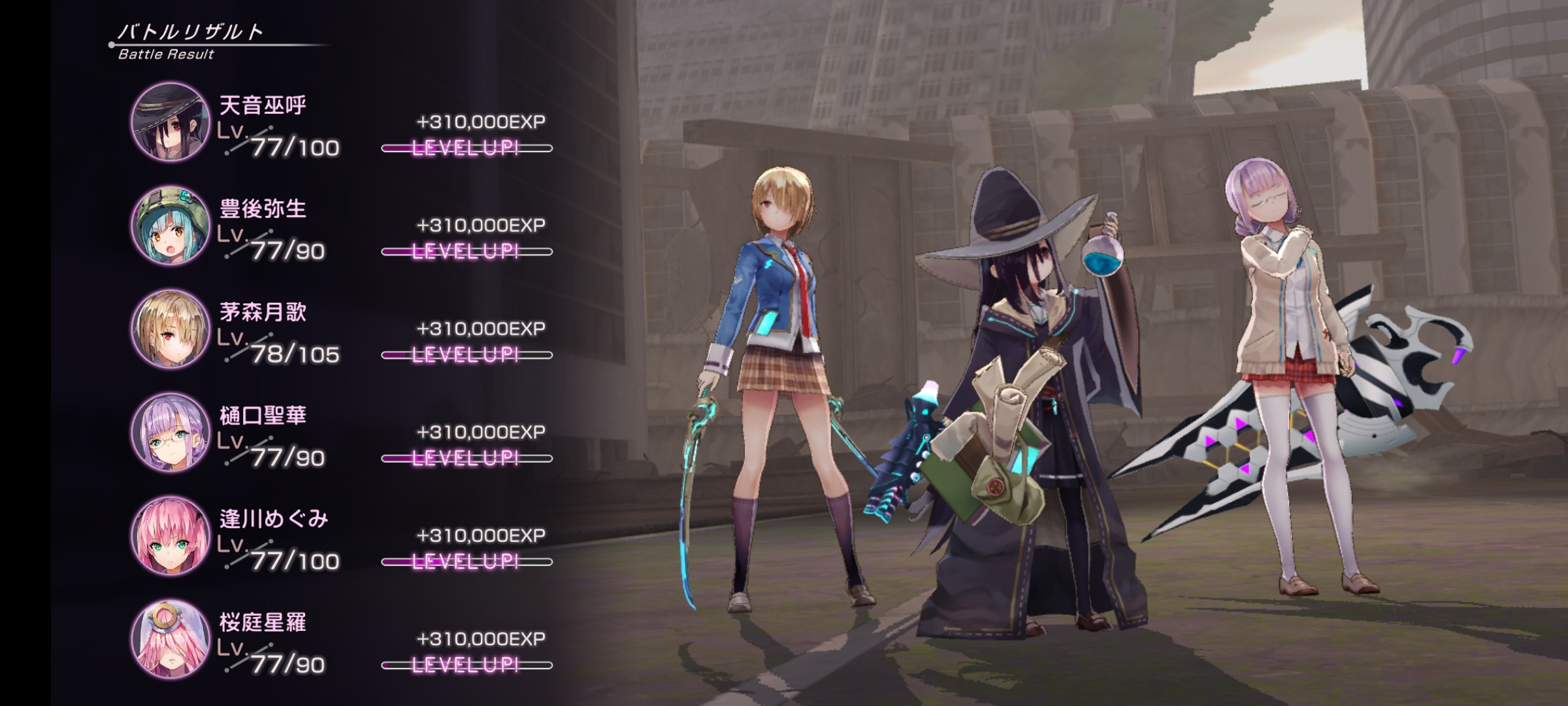Choose 逢川めぐみ's pink-haired portrait

(x=171, y=535)
